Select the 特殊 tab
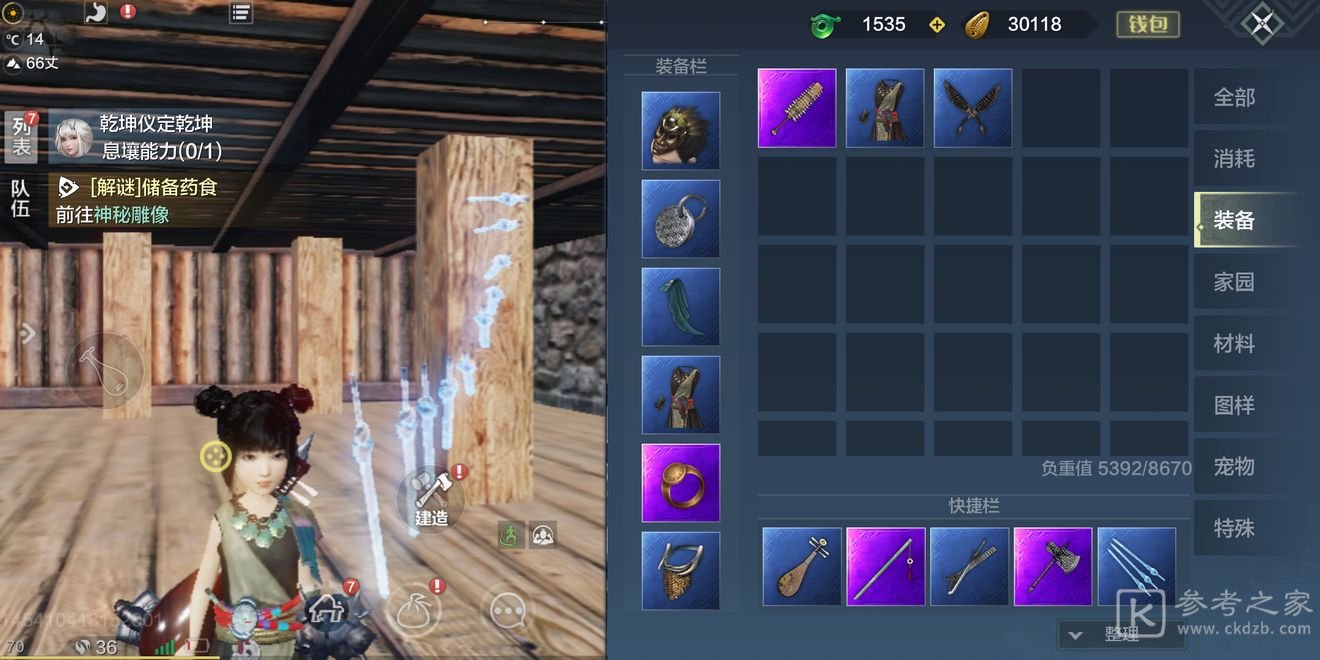This screenshot has width=1320, height=660. click(x=1234, y=528)
